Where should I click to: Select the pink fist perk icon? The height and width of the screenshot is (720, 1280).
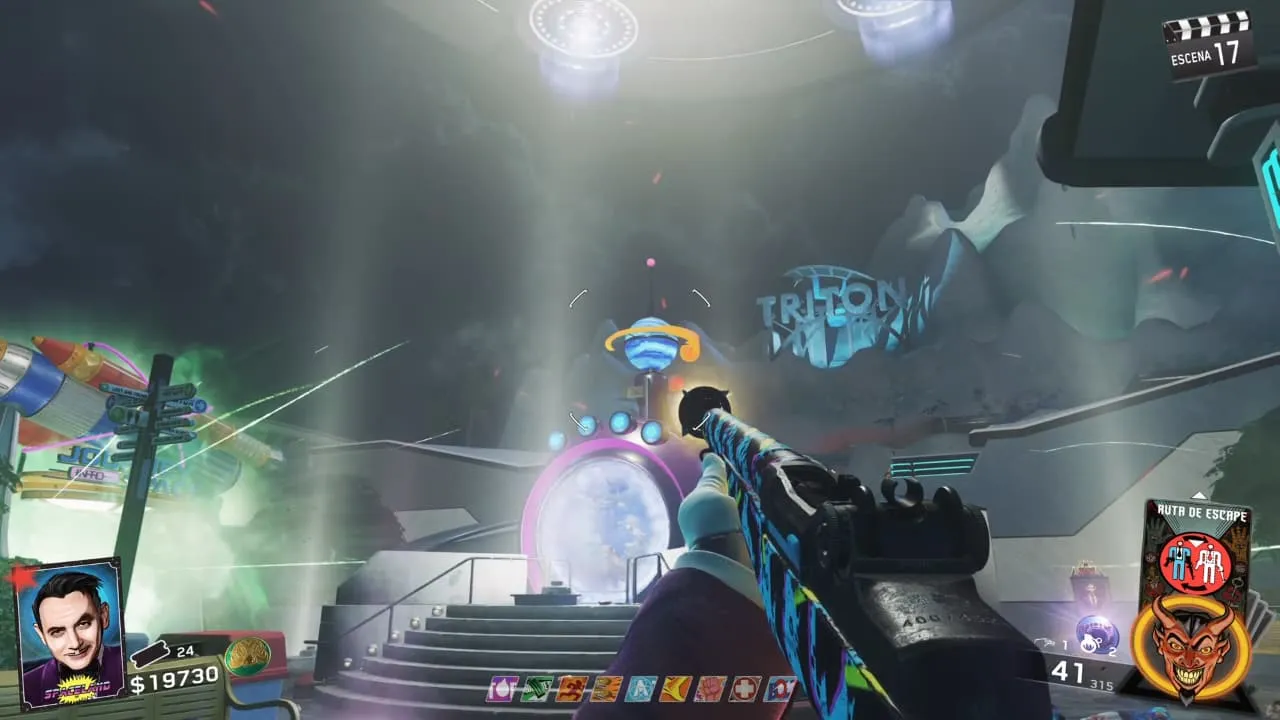[x=709, y=688]
